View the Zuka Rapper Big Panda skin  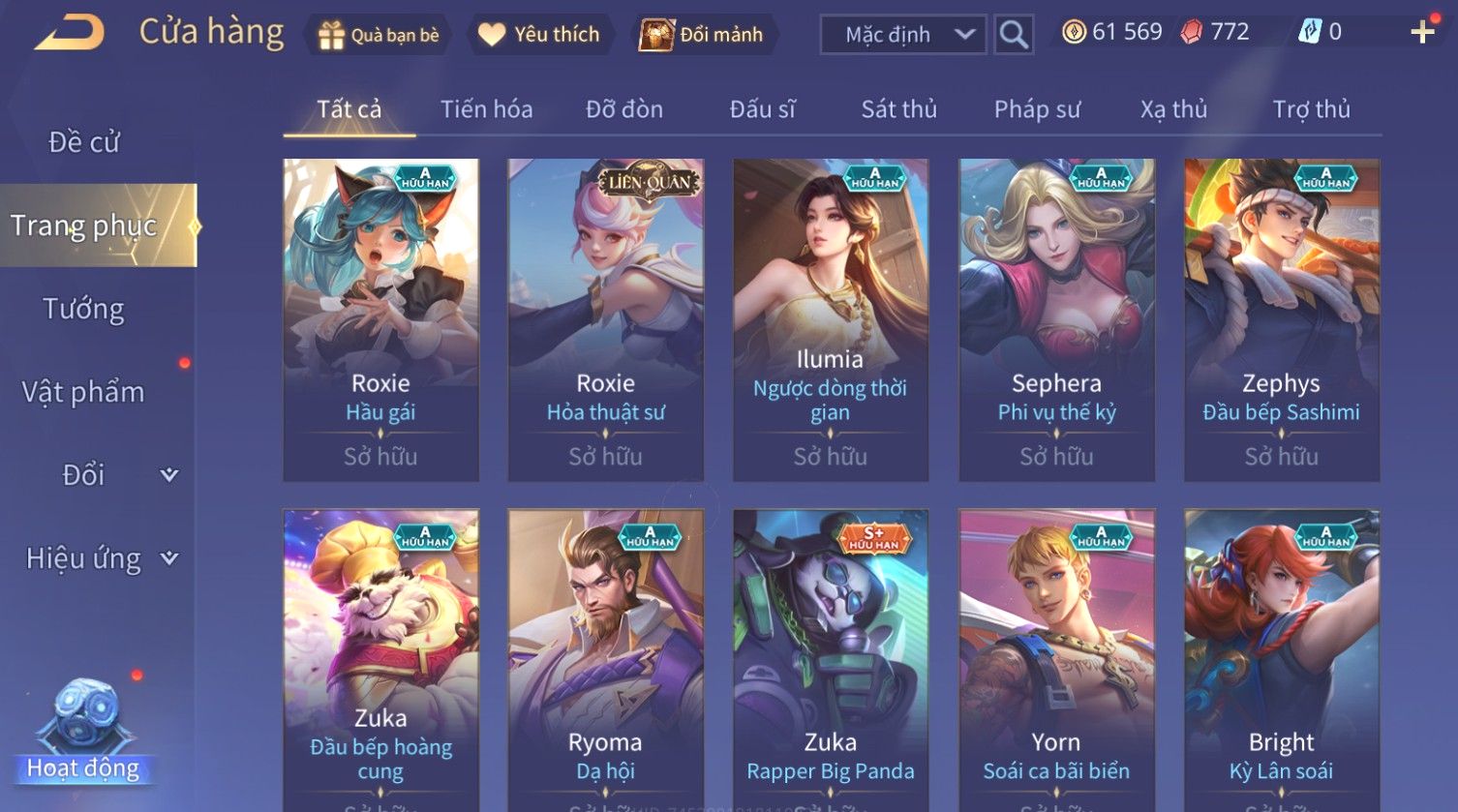pyautogui.click(x=831, y=658)
